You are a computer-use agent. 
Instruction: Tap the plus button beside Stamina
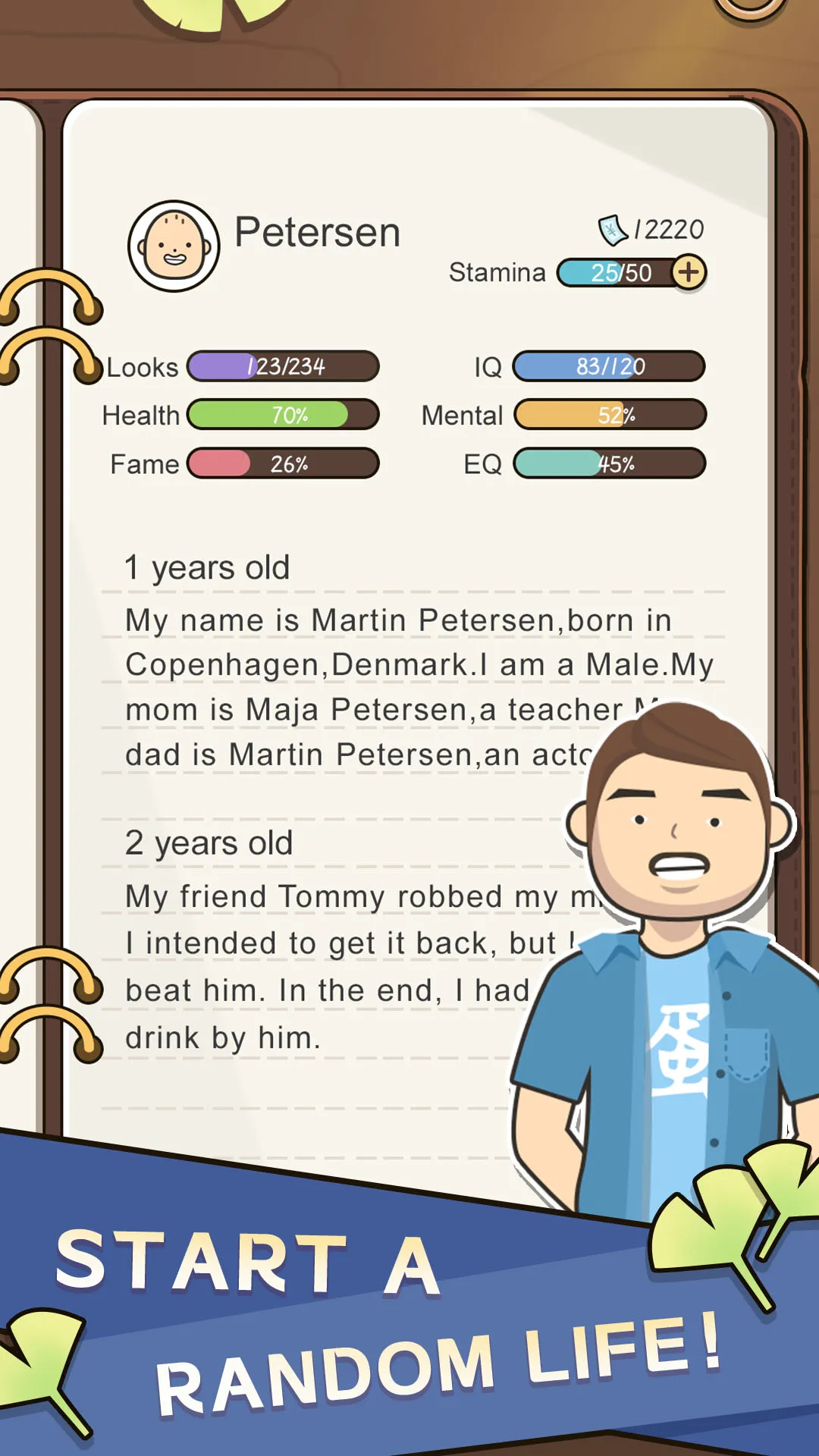click(x=689, y=272)
